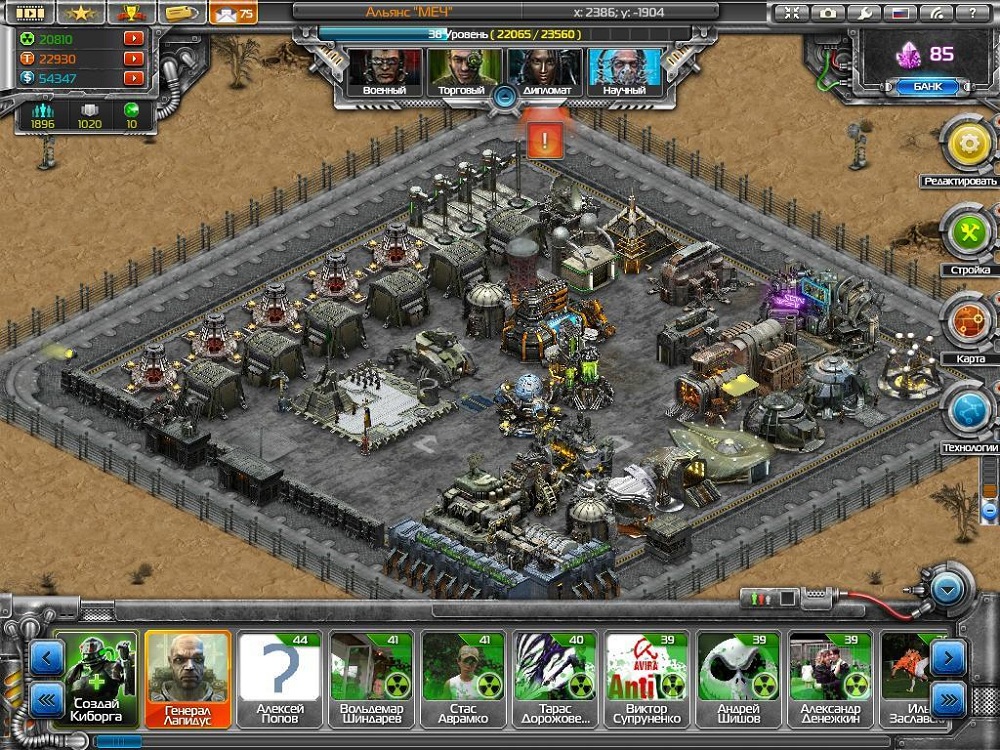Toggle fullscreen with the arrows icon

792,13
